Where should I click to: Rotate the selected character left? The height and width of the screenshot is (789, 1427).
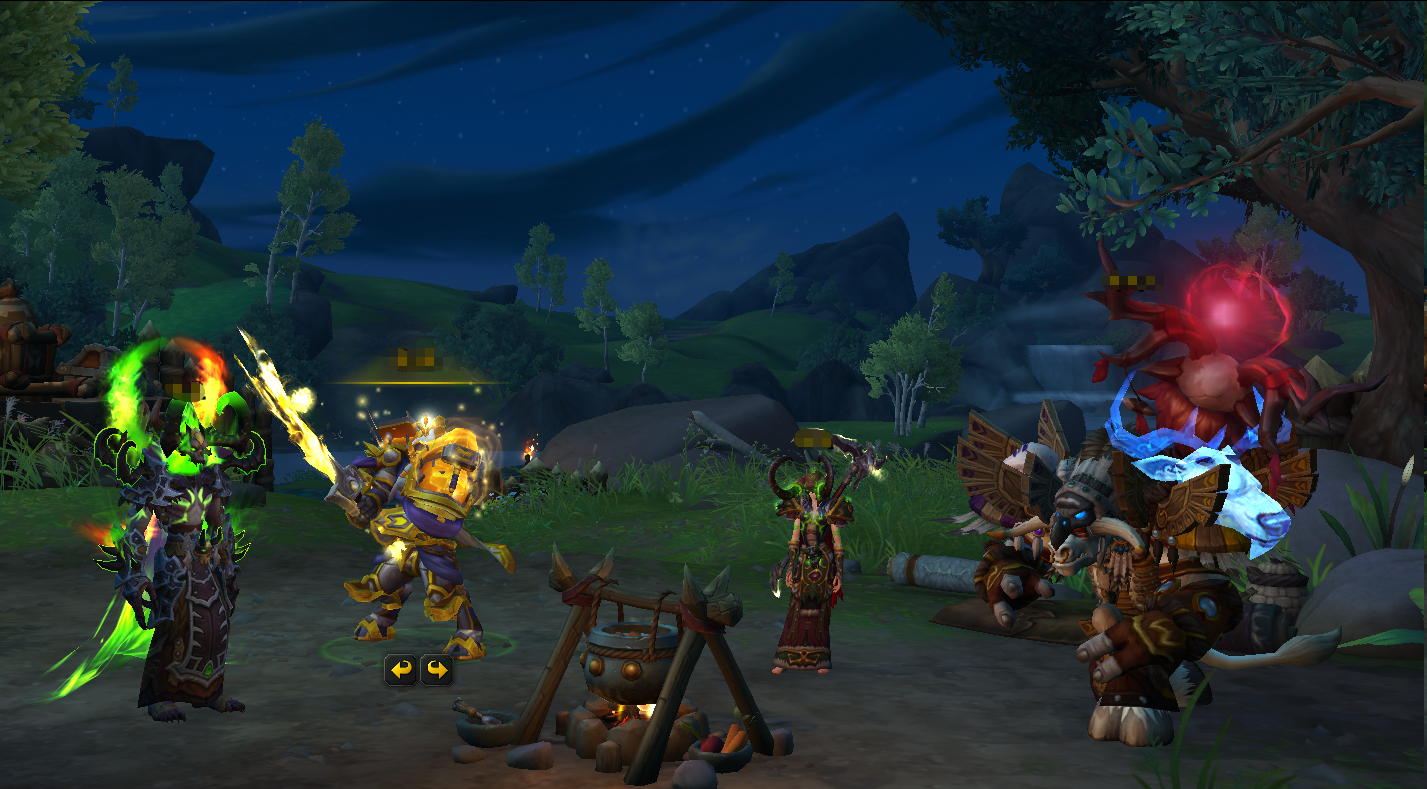coord(402,669)
